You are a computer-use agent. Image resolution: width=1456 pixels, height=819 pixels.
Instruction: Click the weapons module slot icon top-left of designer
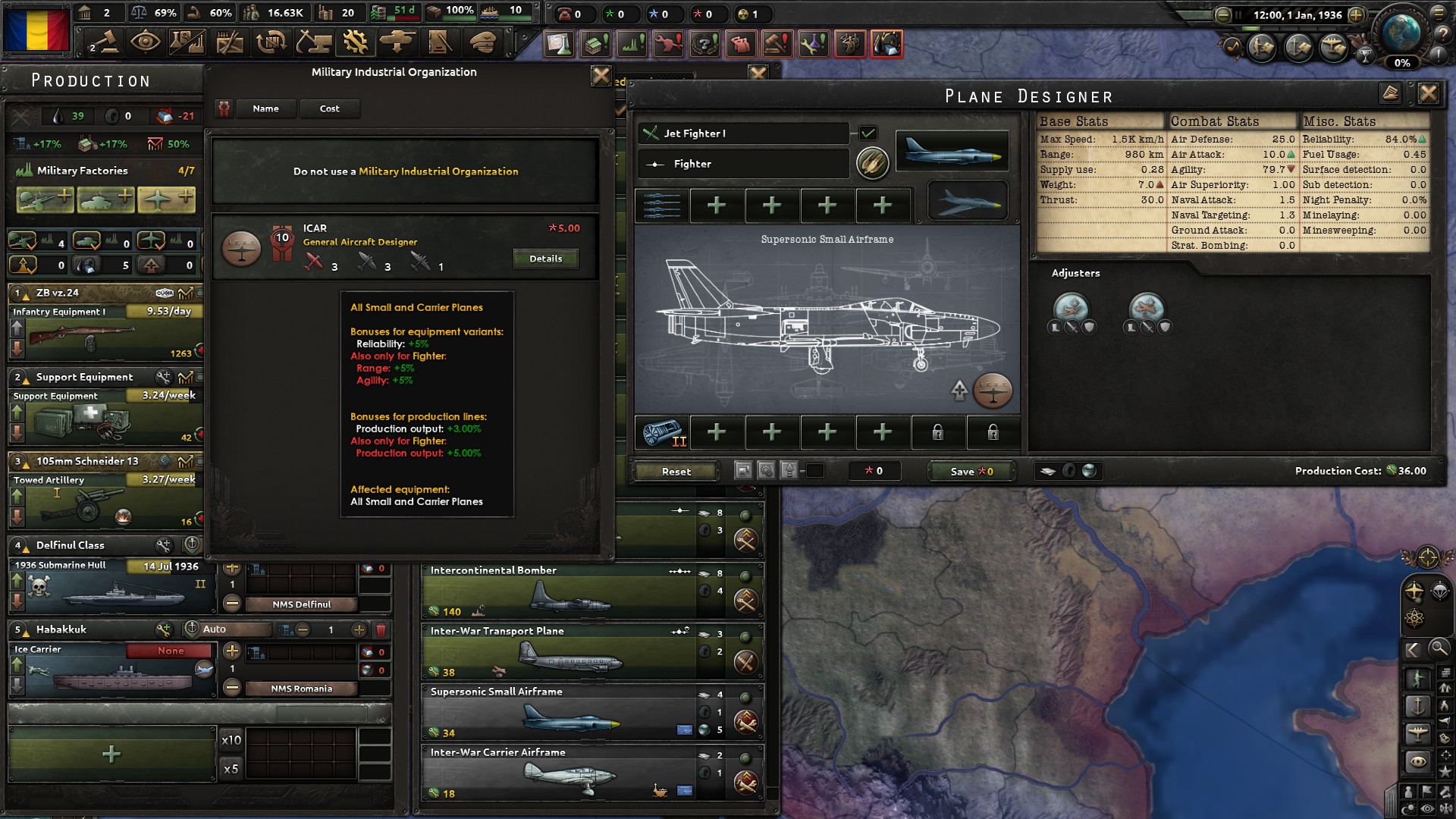[661, 205]
